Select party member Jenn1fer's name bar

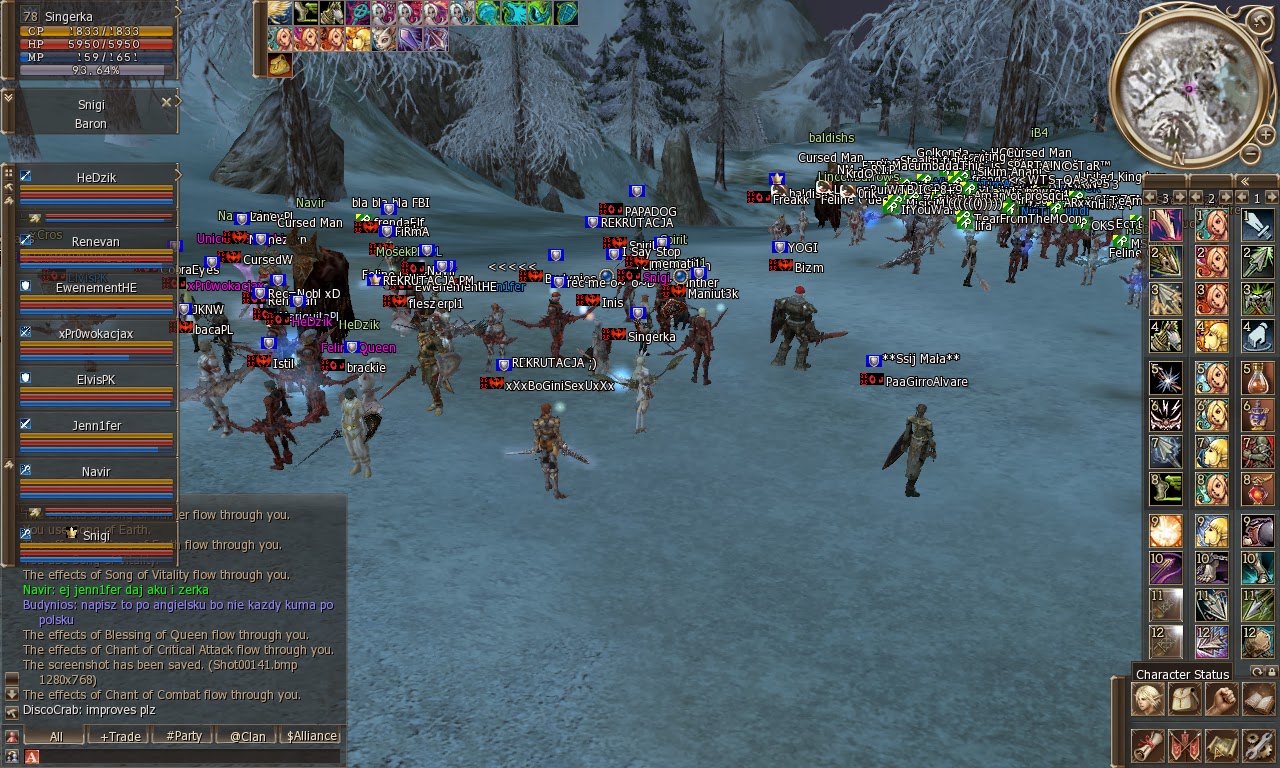(x=95, y=425)
